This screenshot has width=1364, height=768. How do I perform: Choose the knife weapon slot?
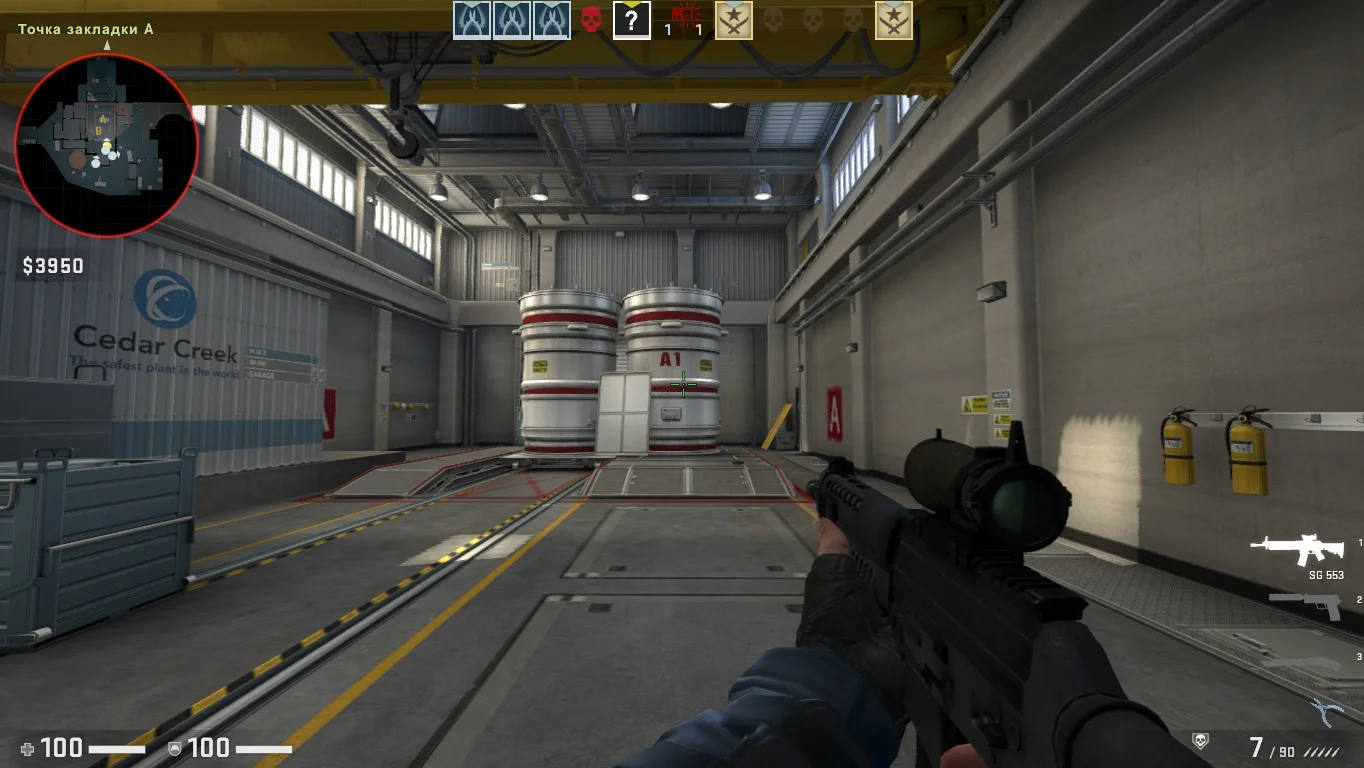[x=1300, y=663]
